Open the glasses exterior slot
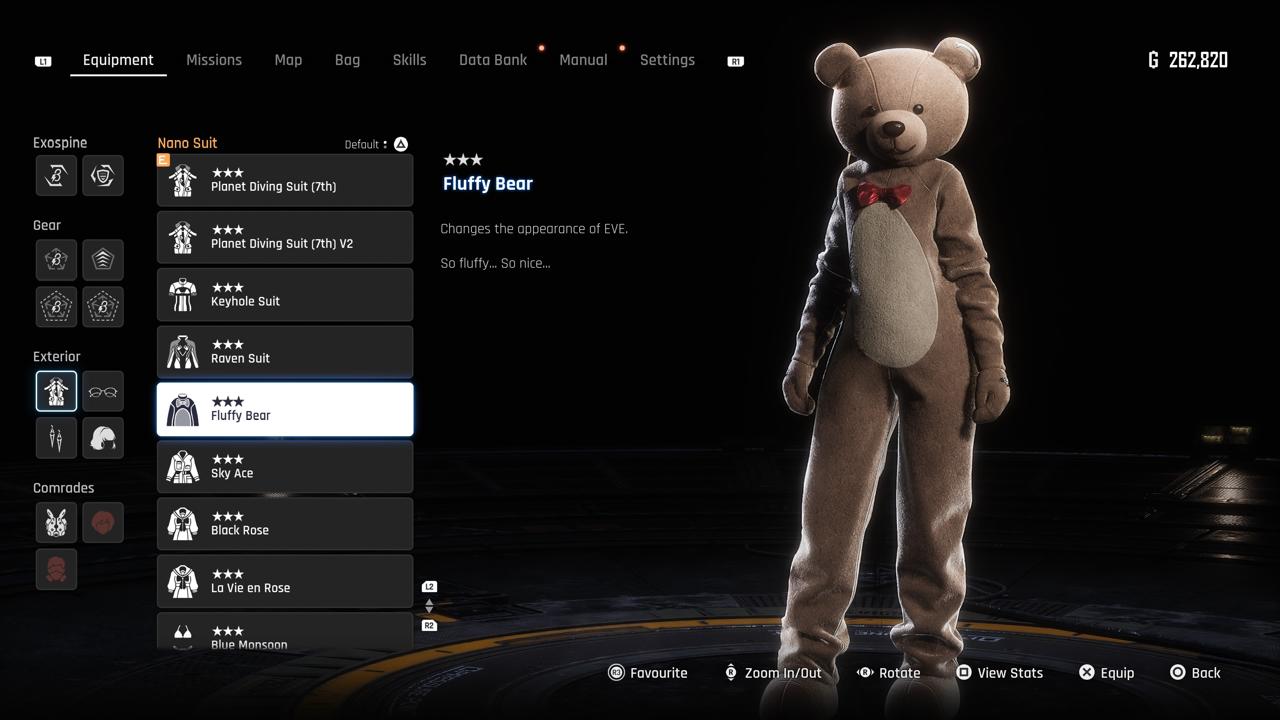The width and height of the screenshot is (1280, 720). 103,391
